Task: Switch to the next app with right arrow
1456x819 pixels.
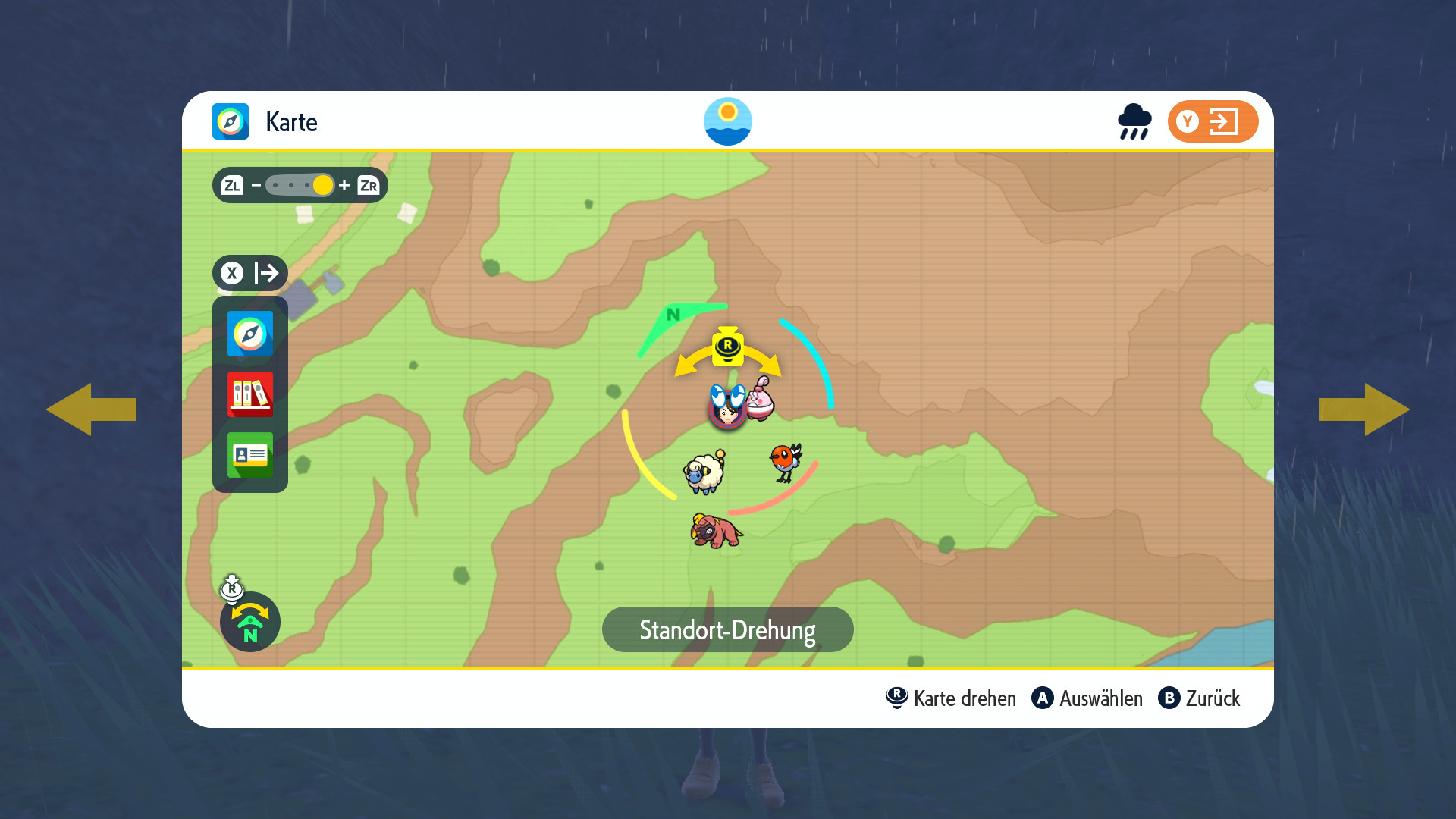Action: click(x=1364, y=409)
